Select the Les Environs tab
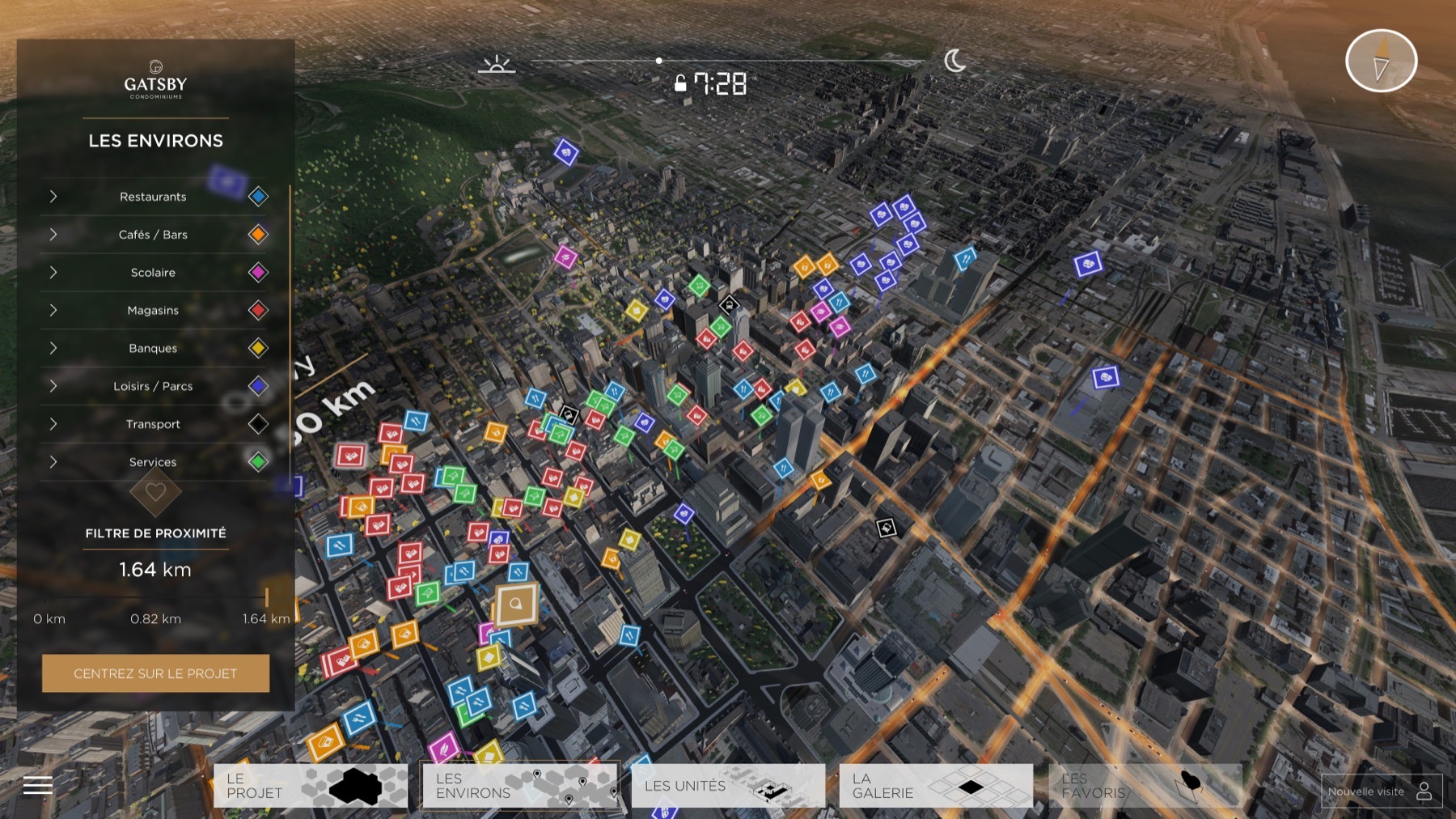This screenshot has width=1456, height=819. pyautogui.click(x=519, y=786)
